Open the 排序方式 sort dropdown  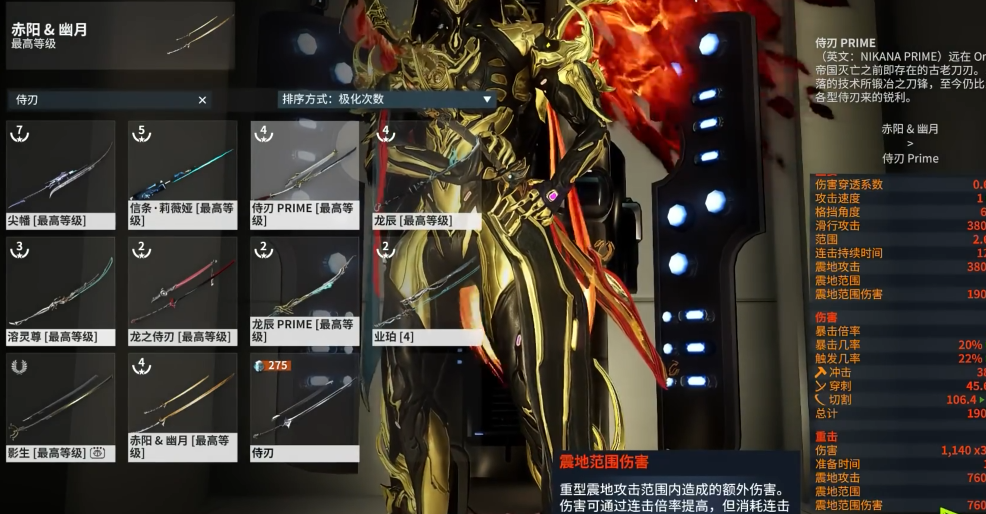[x=387, y=99]
